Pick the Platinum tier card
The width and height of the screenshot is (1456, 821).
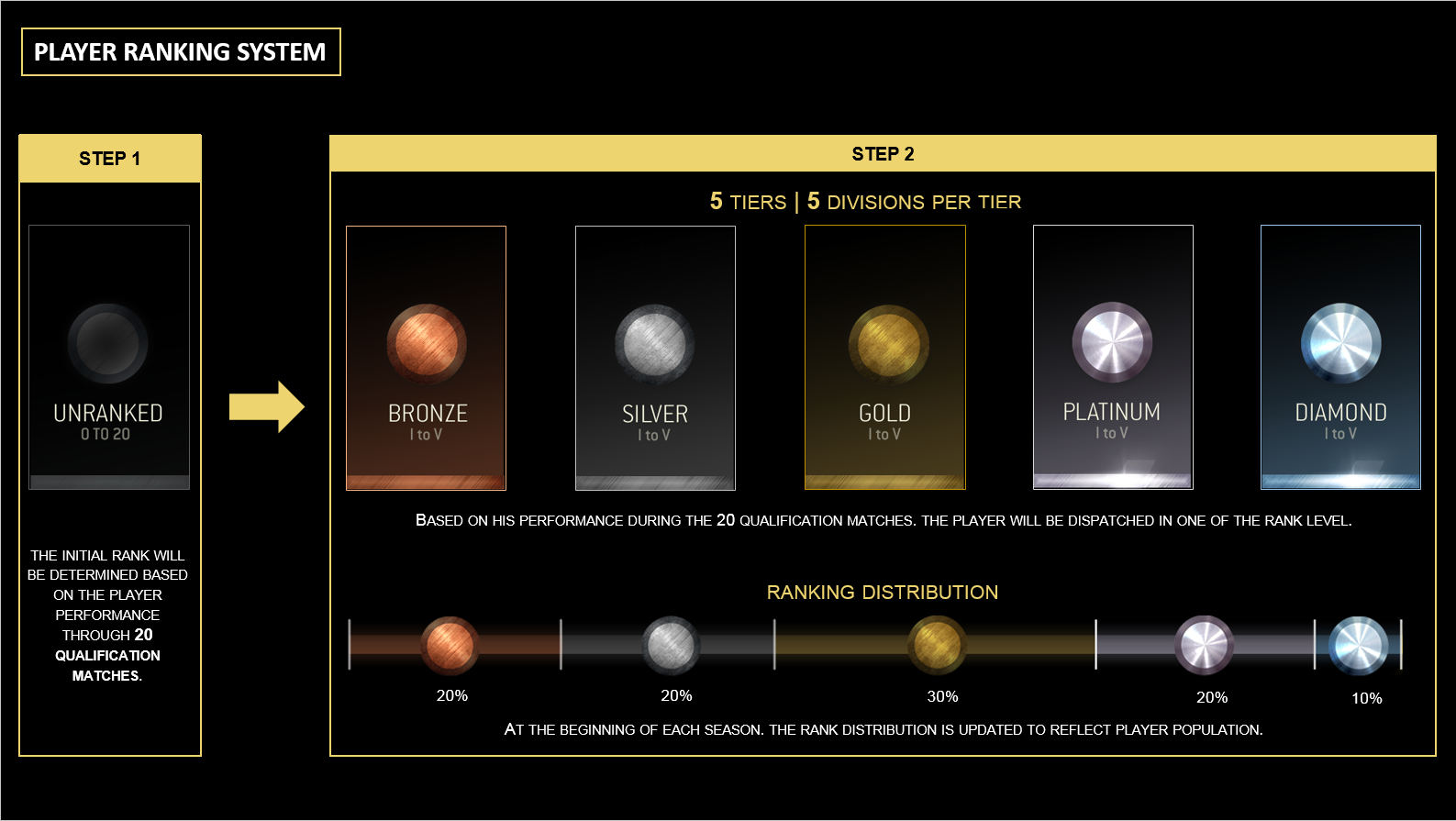[1113, 357]
